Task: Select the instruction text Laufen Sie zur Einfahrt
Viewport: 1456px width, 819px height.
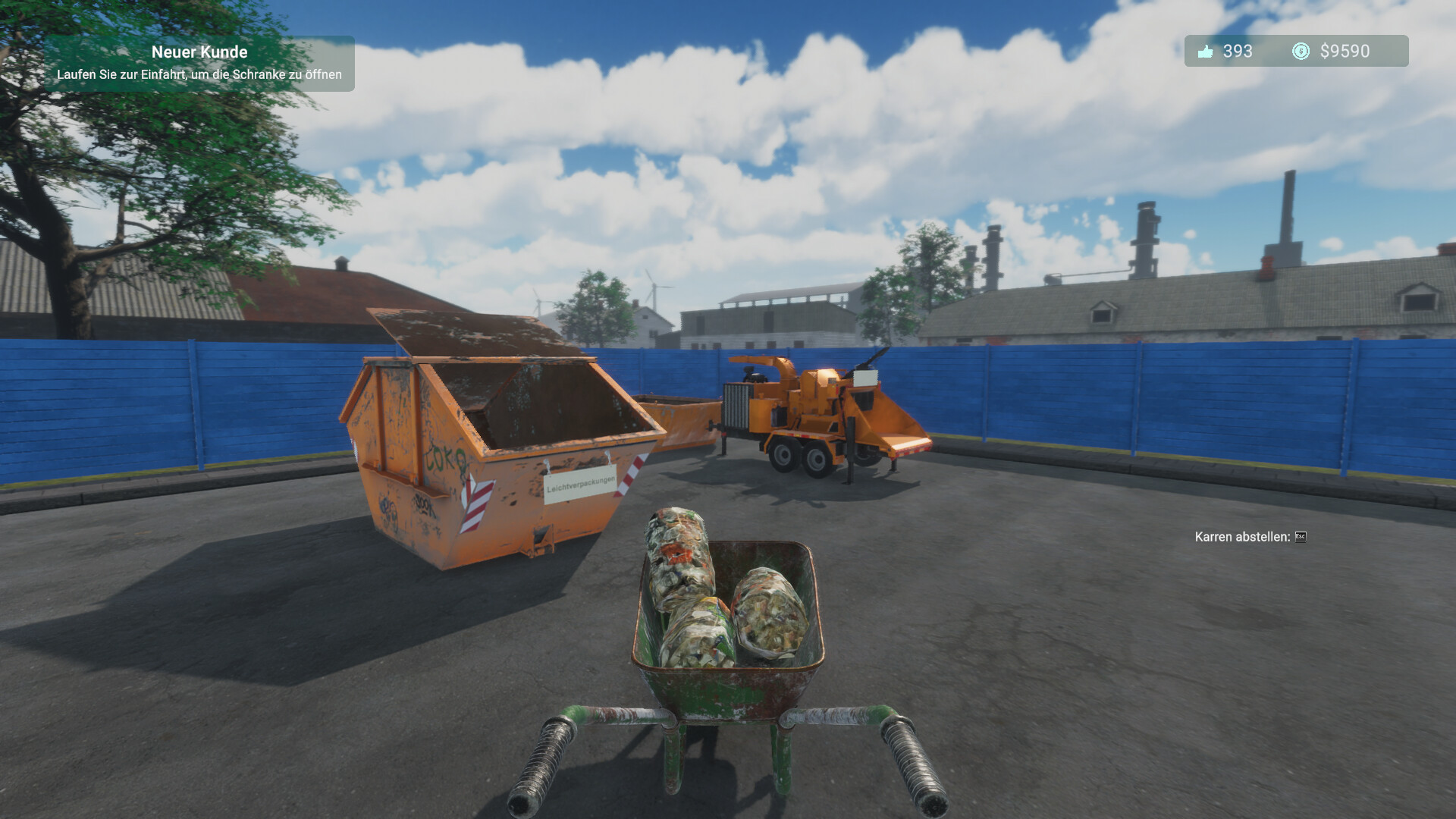Action: (199, 74)
